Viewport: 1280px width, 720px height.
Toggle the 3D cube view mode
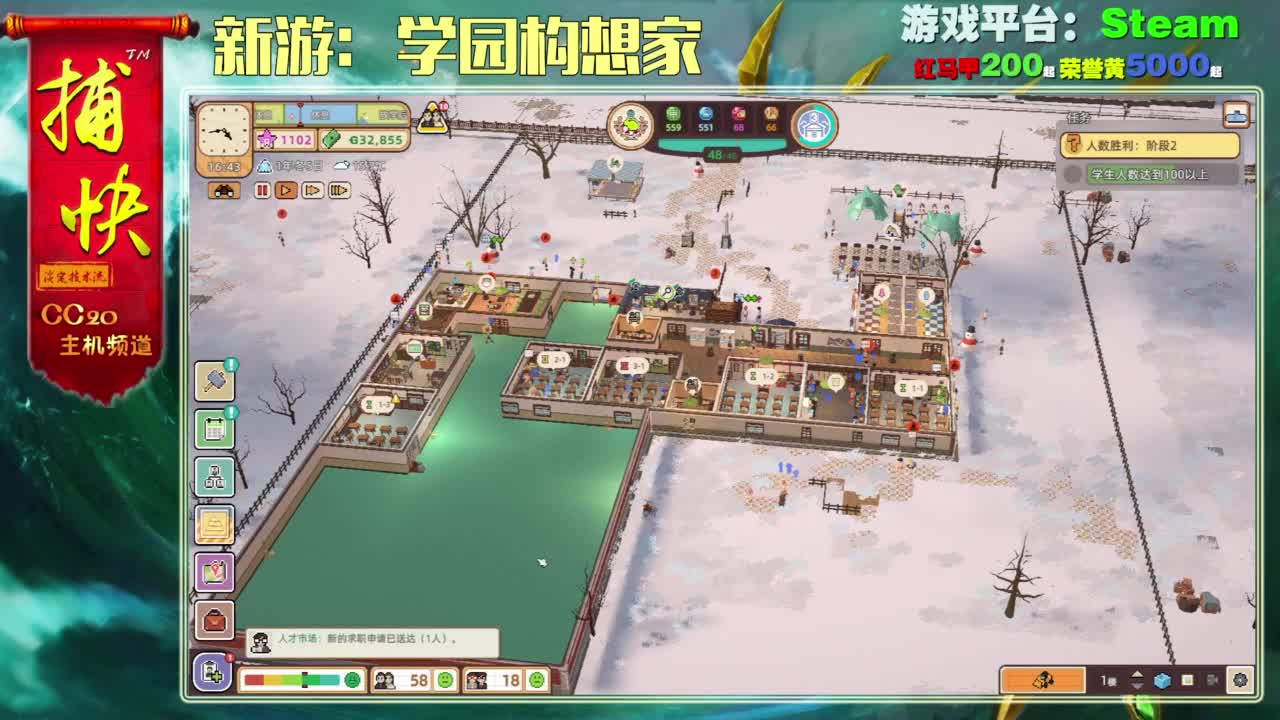pos(1162,681)
